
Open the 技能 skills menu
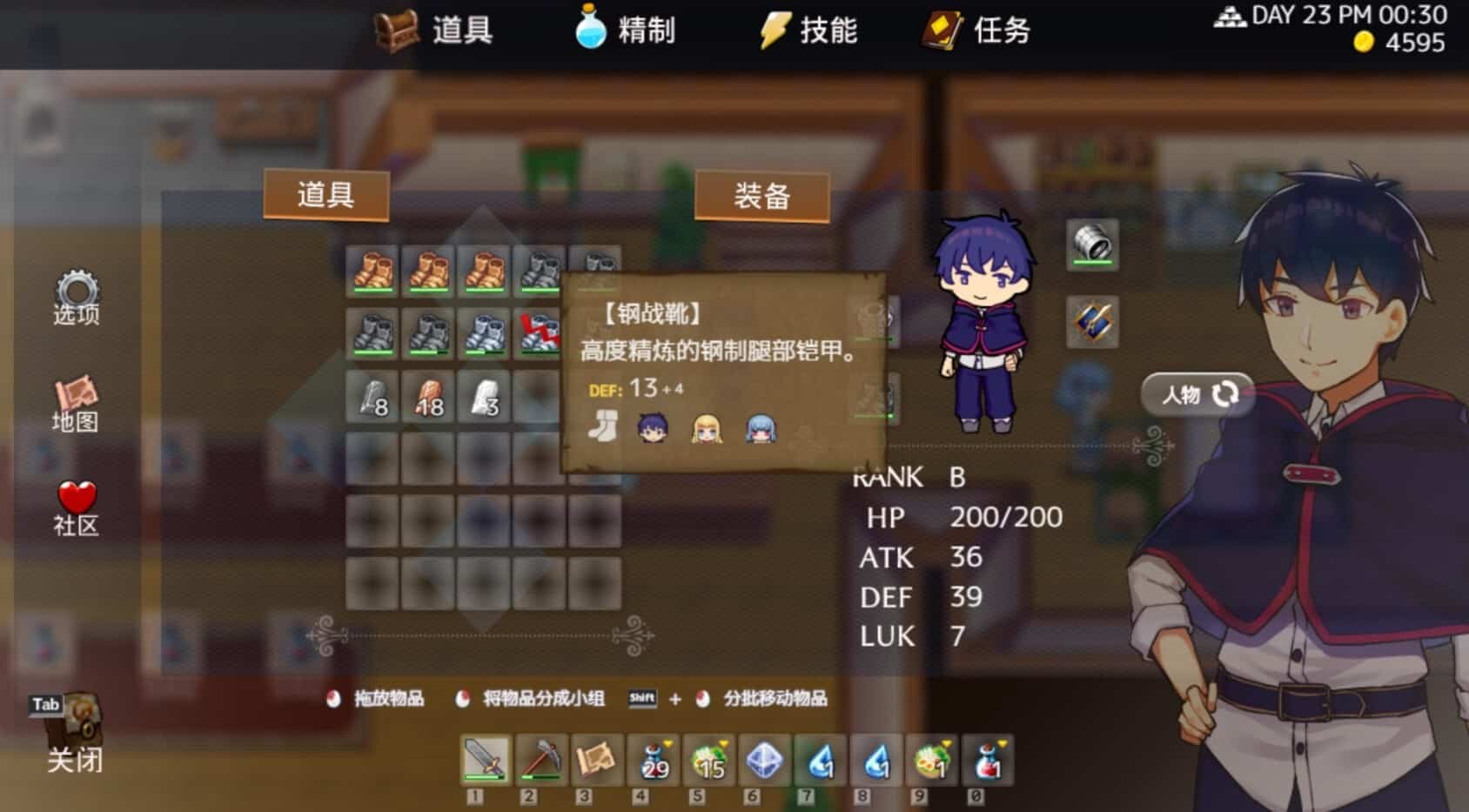tap(808, 30)
